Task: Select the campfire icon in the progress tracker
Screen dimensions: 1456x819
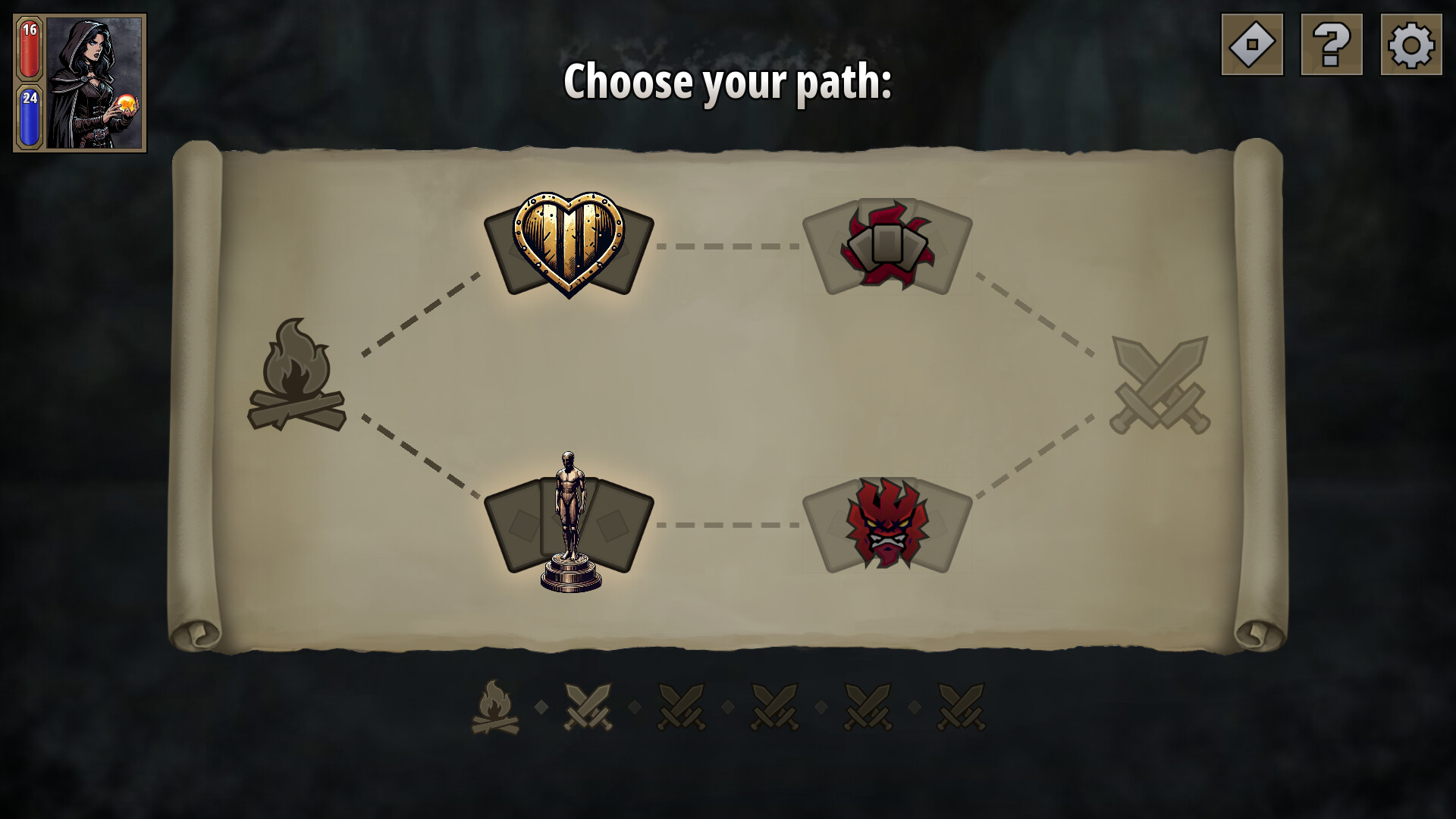Action: click(494, 705)
